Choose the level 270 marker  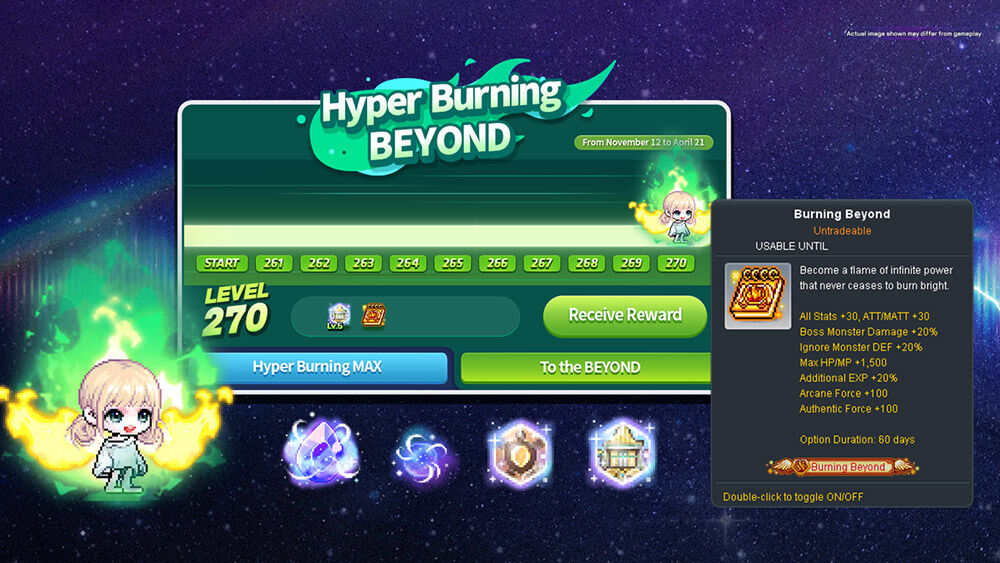(676, 264)
